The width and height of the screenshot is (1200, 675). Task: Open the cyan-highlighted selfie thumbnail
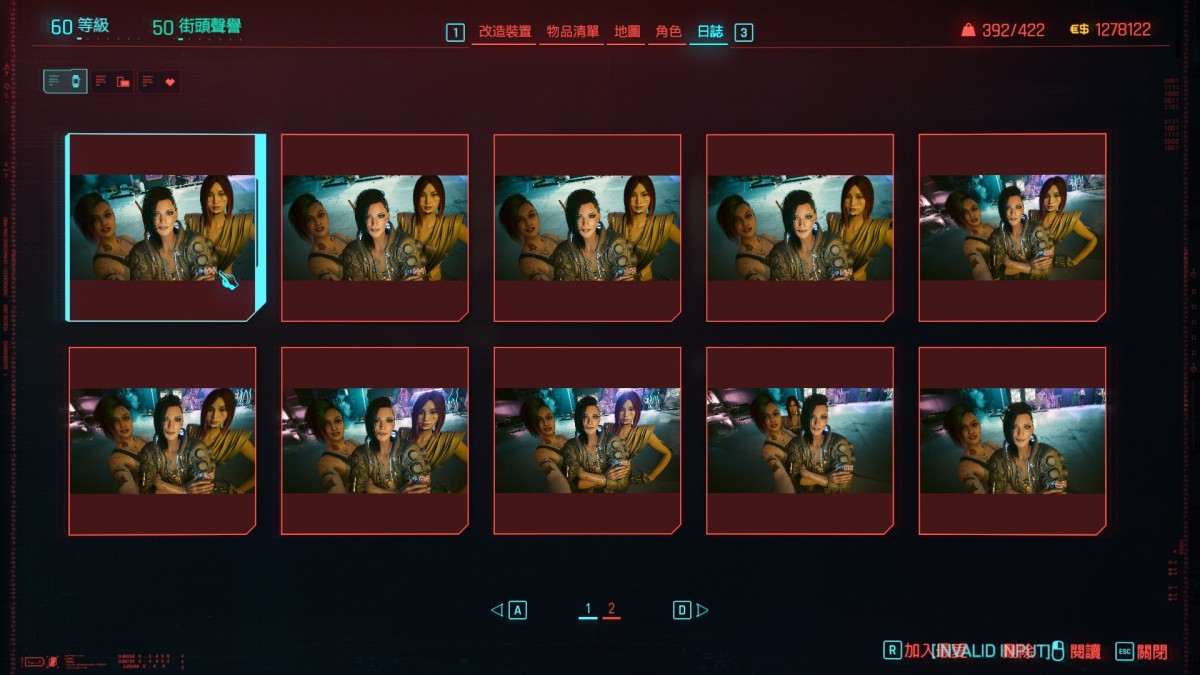[x=162, y=228]
